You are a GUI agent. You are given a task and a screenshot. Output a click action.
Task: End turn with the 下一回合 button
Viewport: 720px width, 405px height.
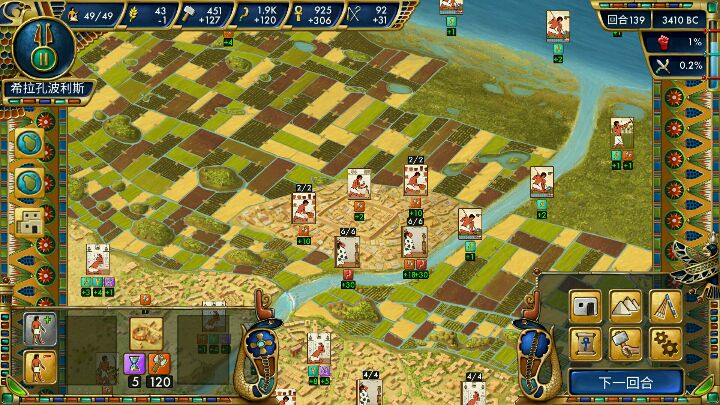pos(626,382)
